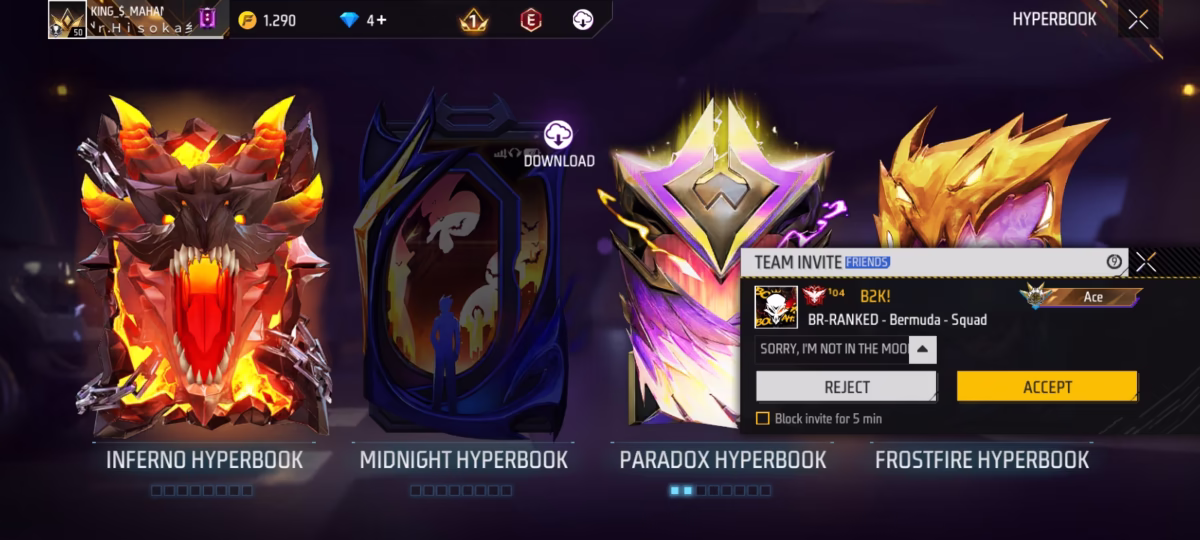Open the diamond top-up

click(363, 20)
